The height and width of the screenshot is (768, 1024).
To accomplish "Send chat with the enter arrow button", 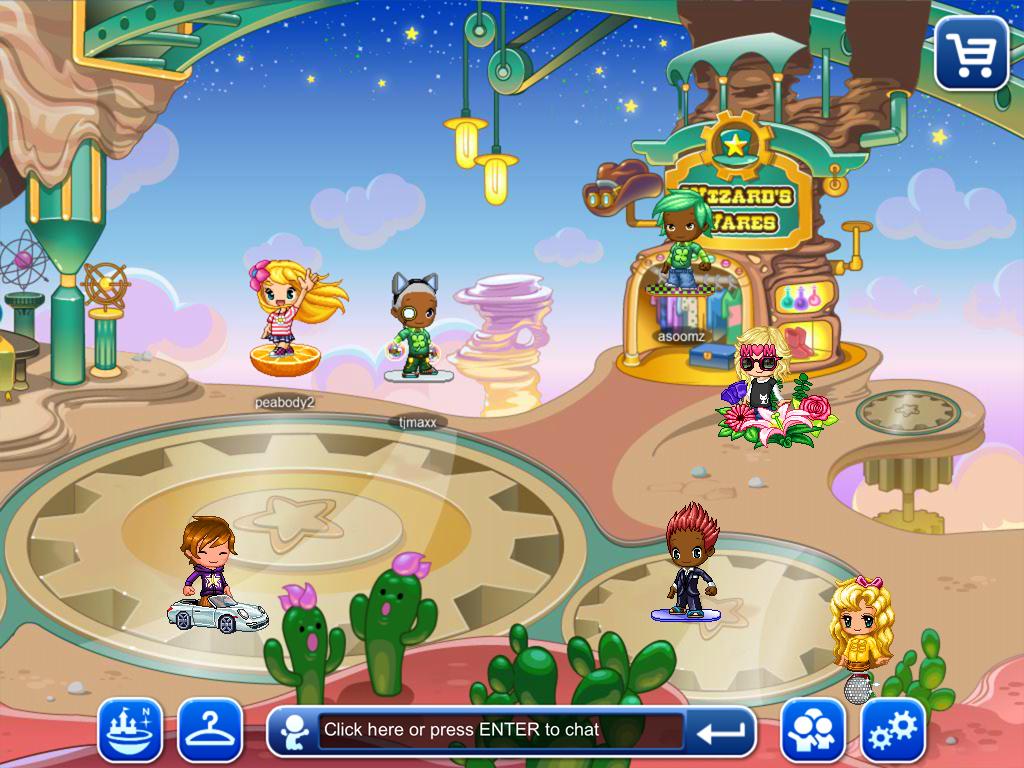I will tap(720, 732).
